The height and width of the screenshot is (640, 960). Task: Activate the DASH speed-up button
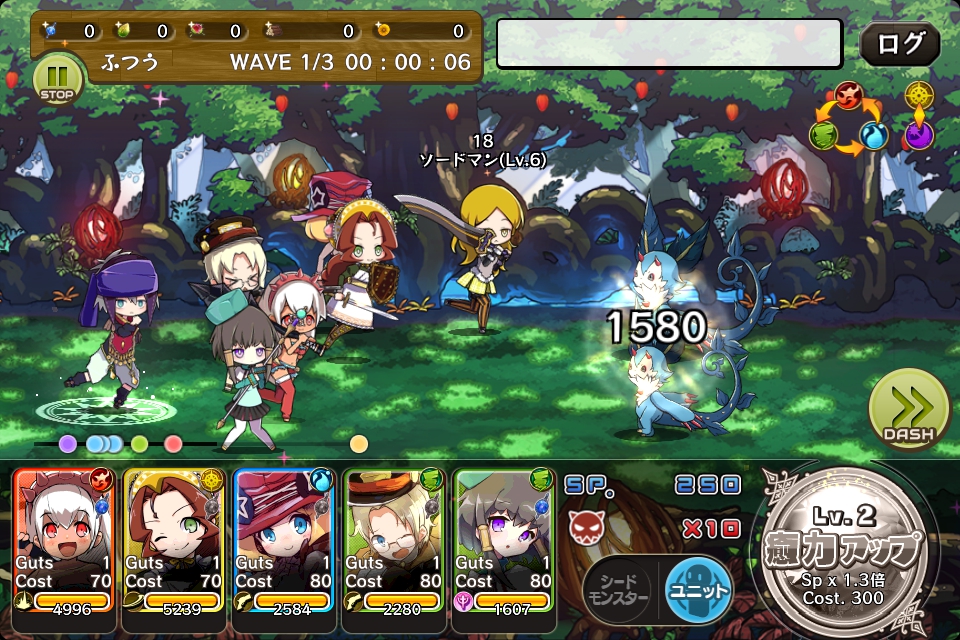tap(908, 410)
